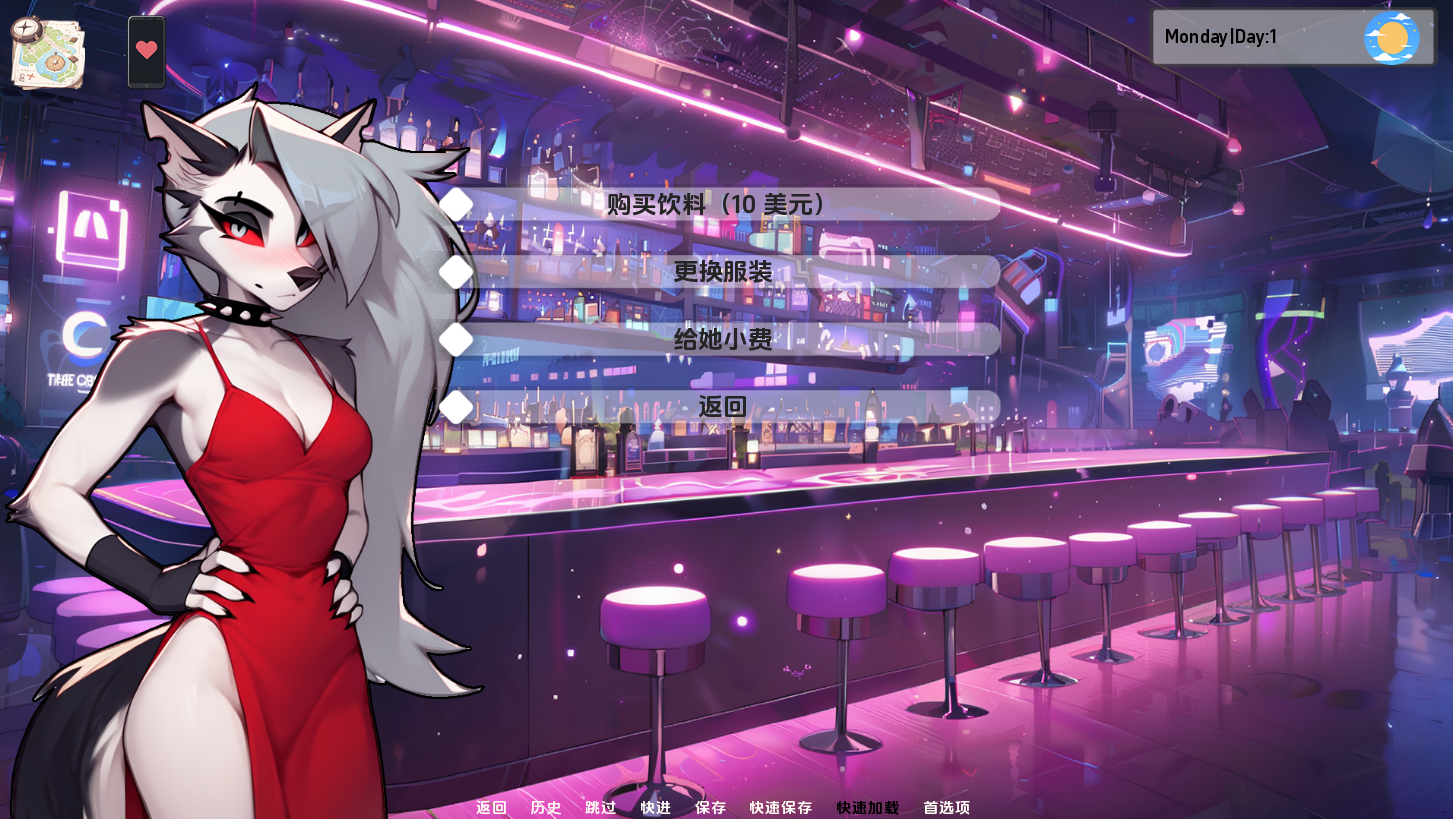Open the phone icon
Screen dimensions: 1453x819
[146, 50]
